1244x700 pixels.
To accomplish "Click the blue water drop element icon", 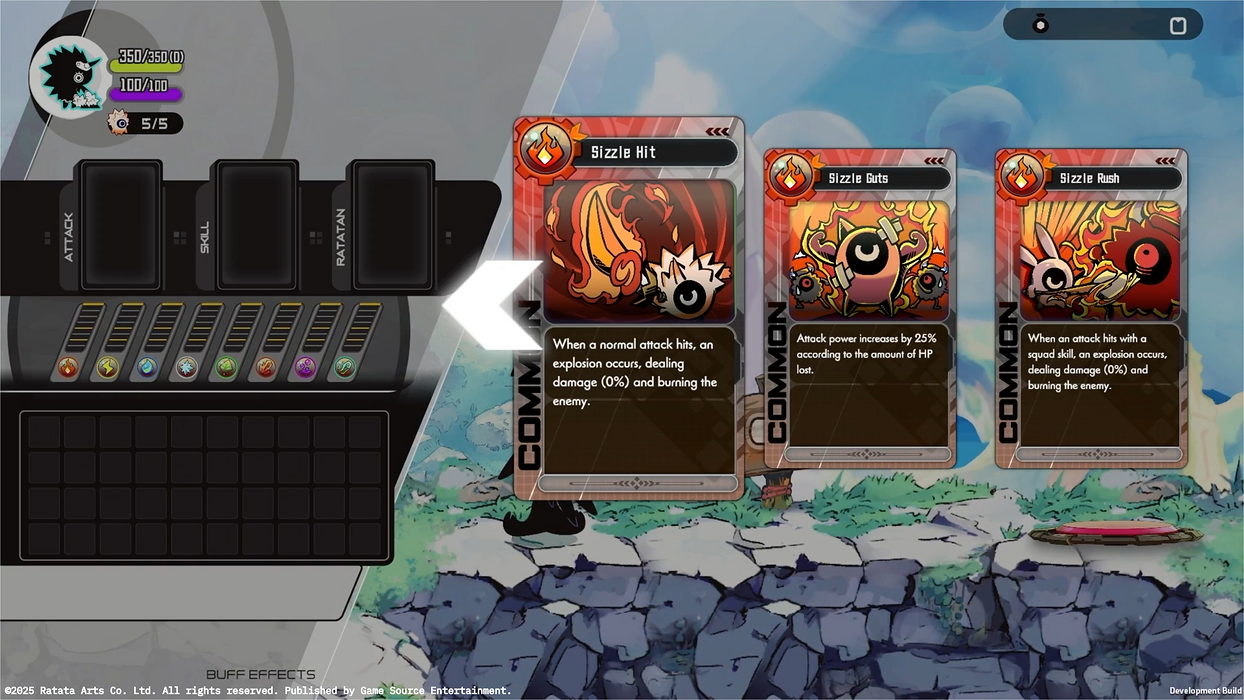I will [147, 367].
